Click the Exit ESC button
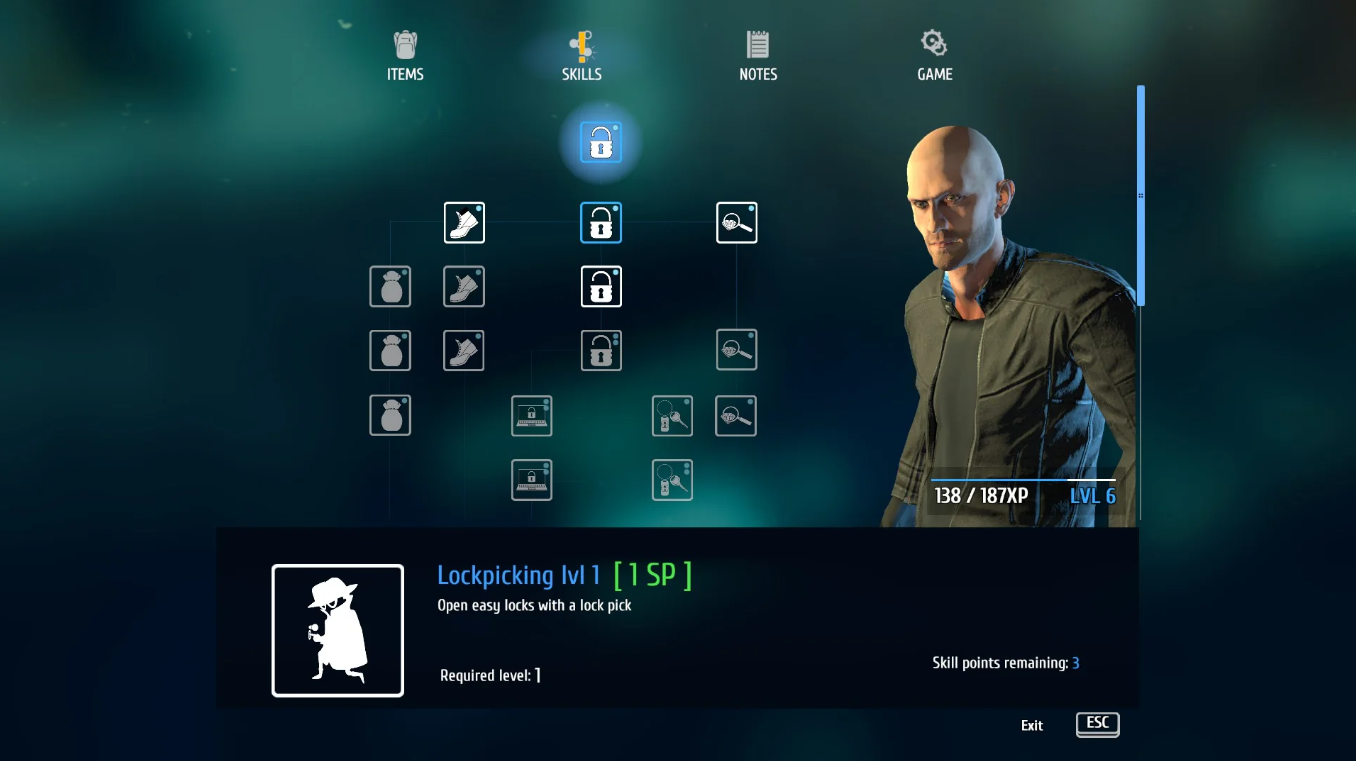The image size is (1356, 761). pos(1097,725)
